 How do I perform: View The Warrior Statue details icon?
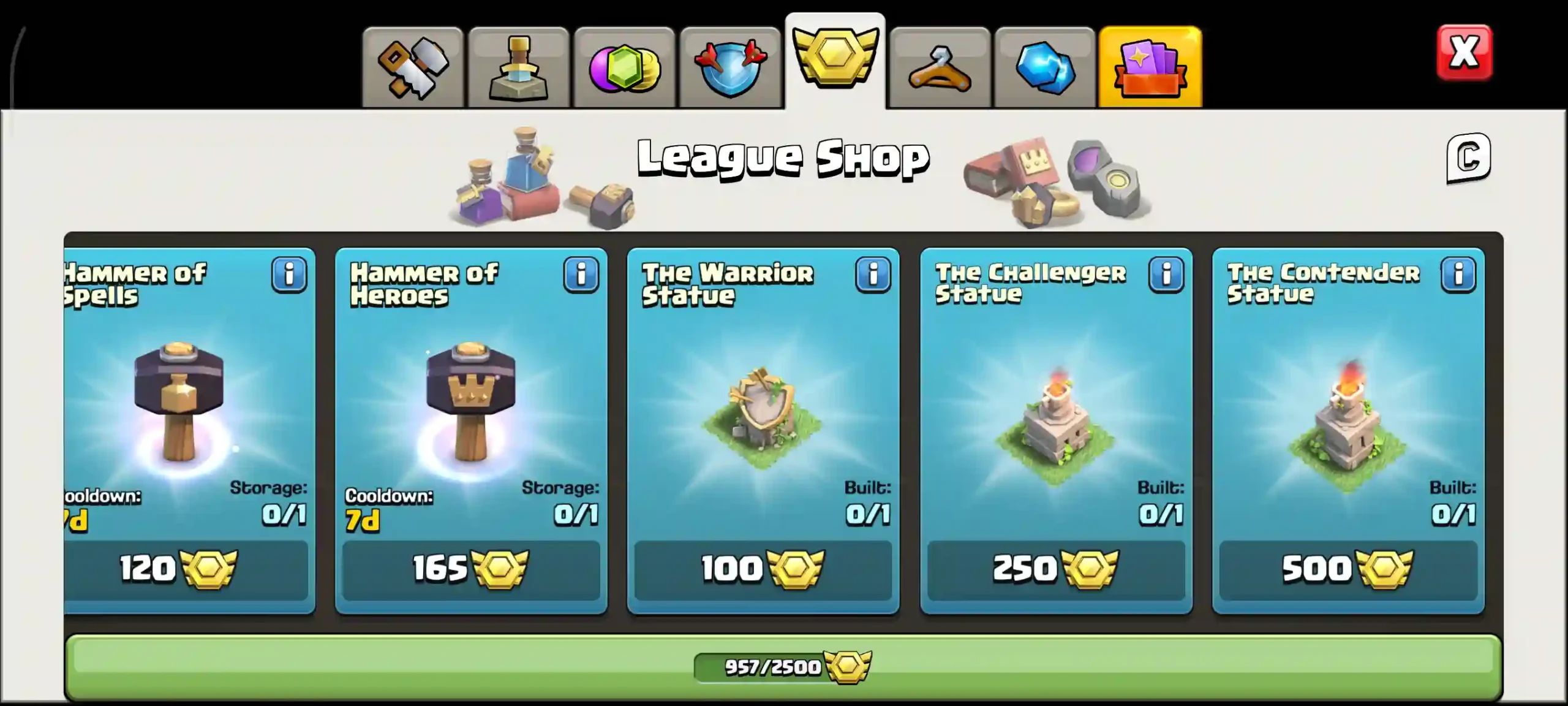click(x=872, y=275)
